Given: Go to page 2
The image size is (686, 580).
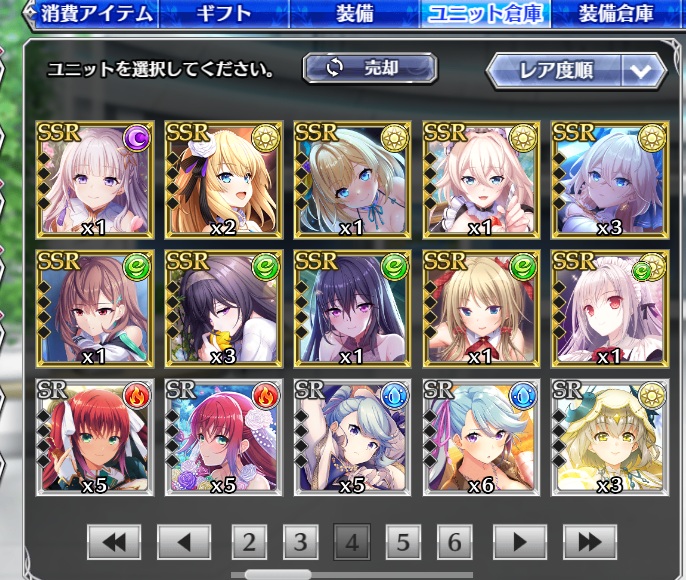Looking at the screenshot, I should 249,542.
